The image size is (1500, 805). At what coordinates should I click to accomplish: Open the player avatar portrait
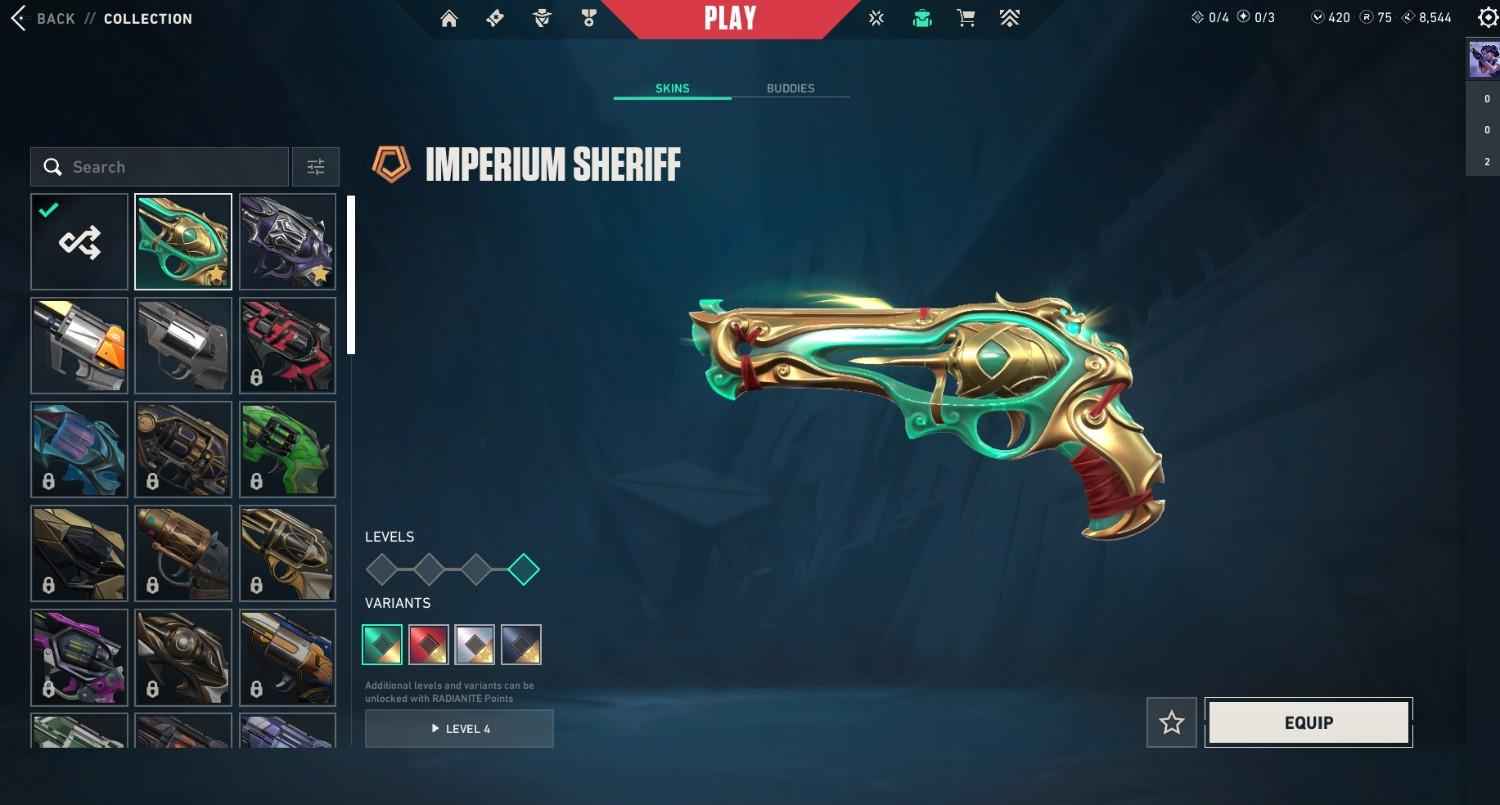[x=1483, y=60]
